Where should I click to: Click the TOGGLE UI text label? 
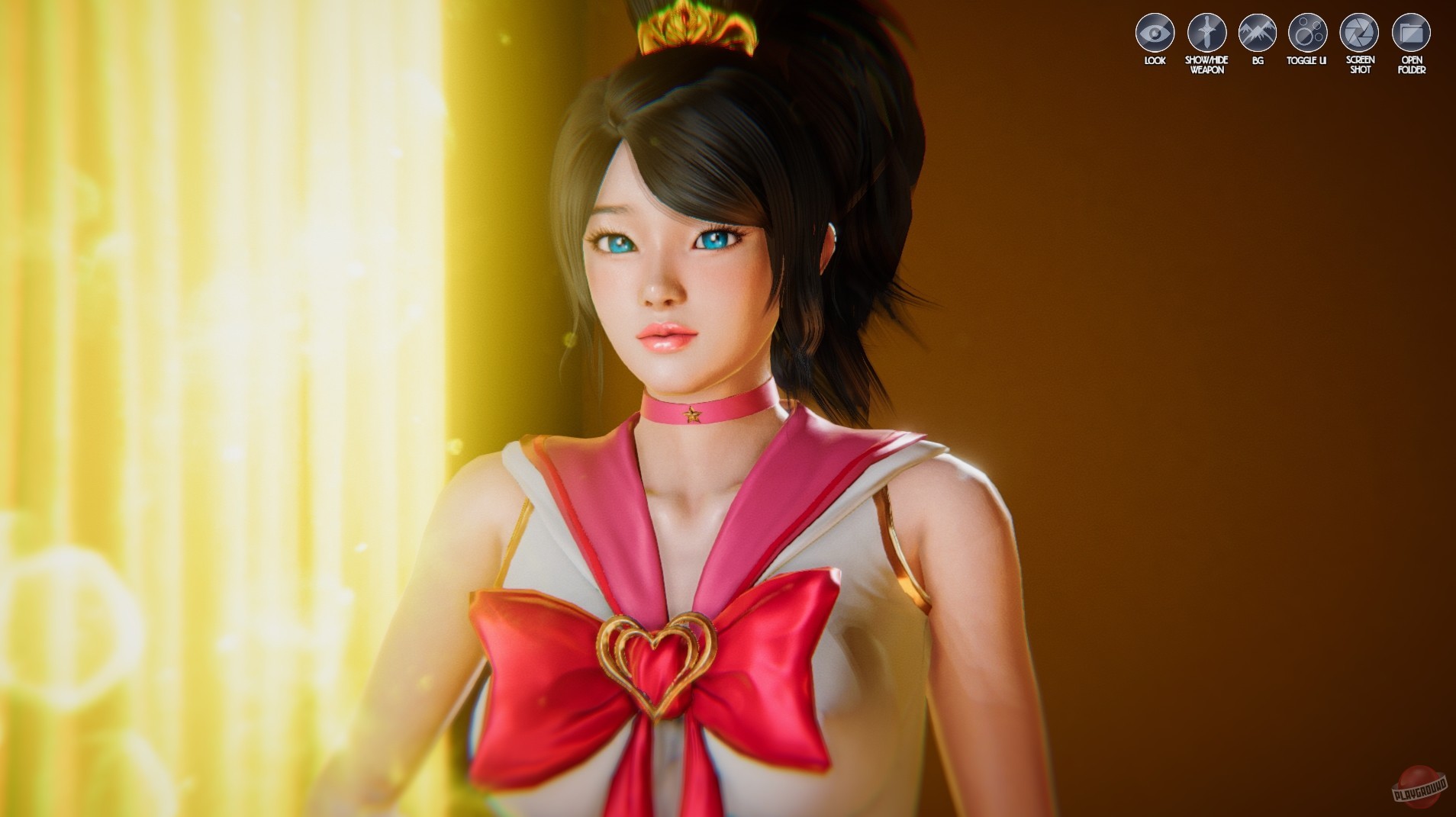click(x=1308, y=60)
